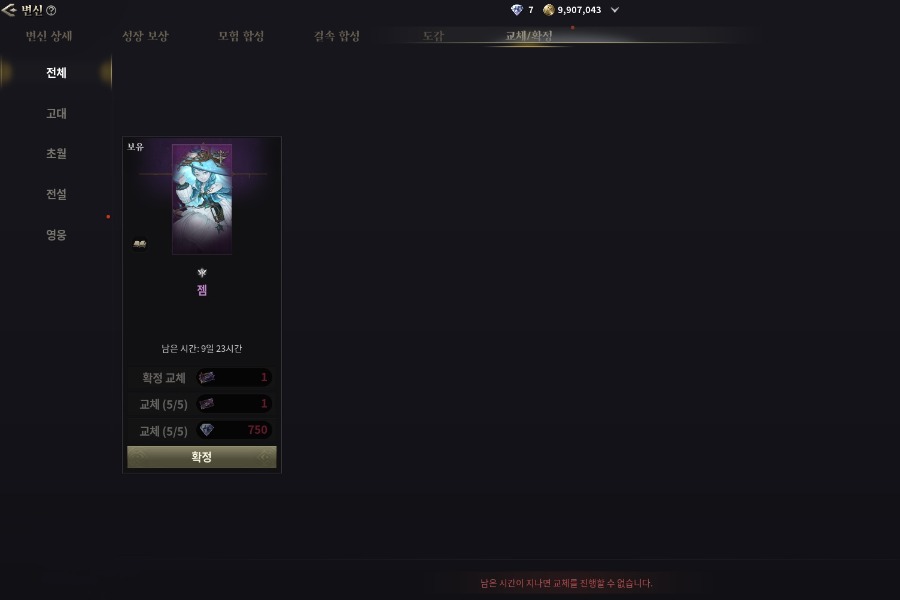Click the 확정 교체 ticket option
900x600 pixels.
tap(234, 378)
